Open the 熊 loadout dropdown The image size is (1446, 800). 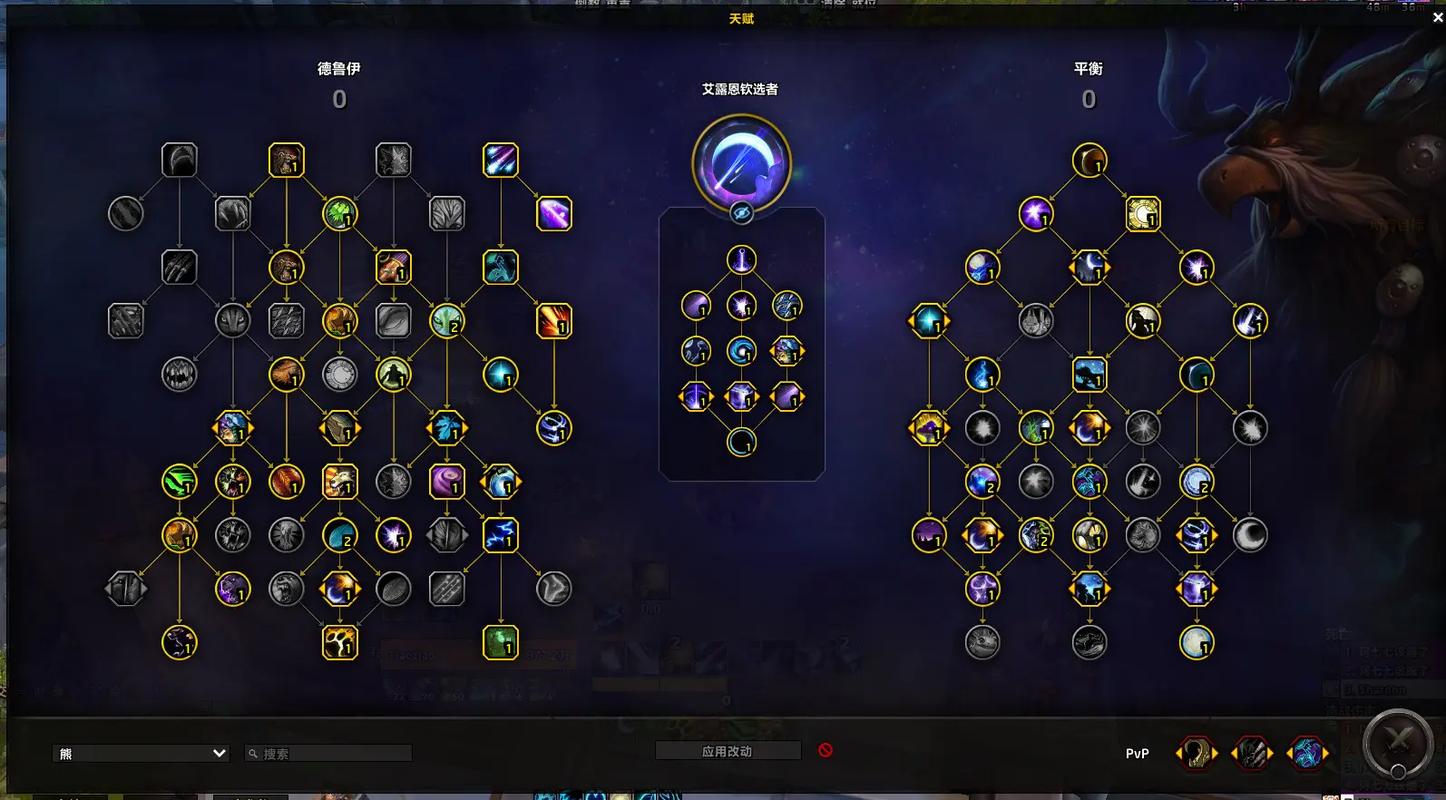pyautogui.click(x=140, y=752)
